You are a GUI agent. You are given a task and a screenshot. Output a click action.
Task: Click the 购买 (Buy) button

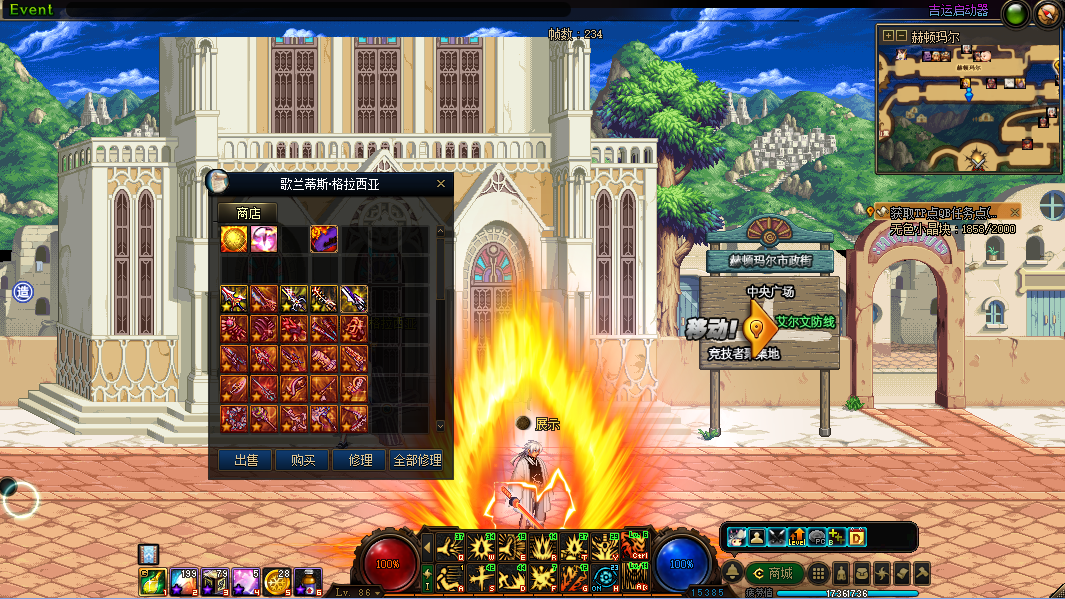coord(303,460)
